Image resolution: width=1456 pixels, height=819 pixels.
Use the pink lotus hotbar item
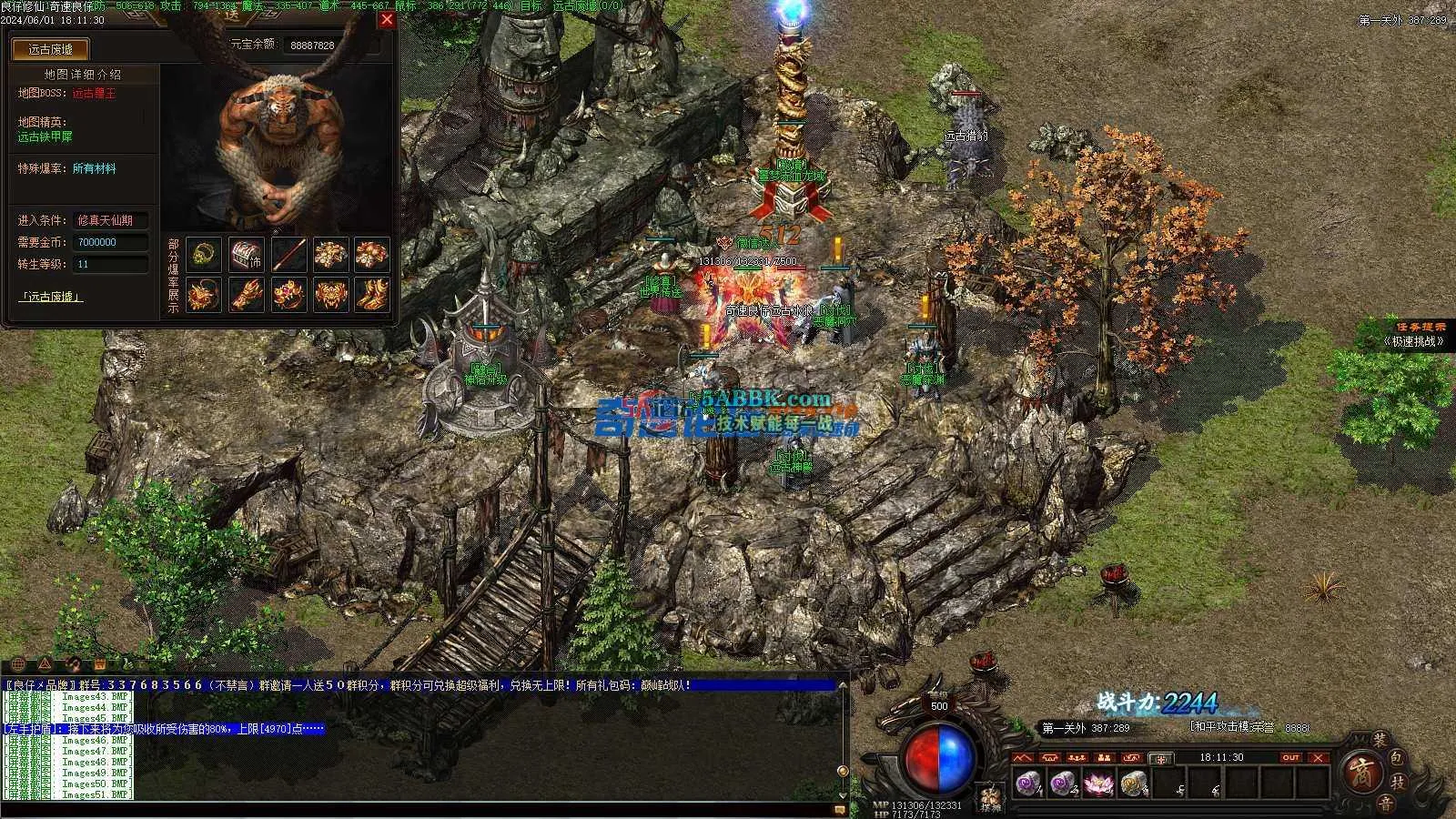[1098, 783]
